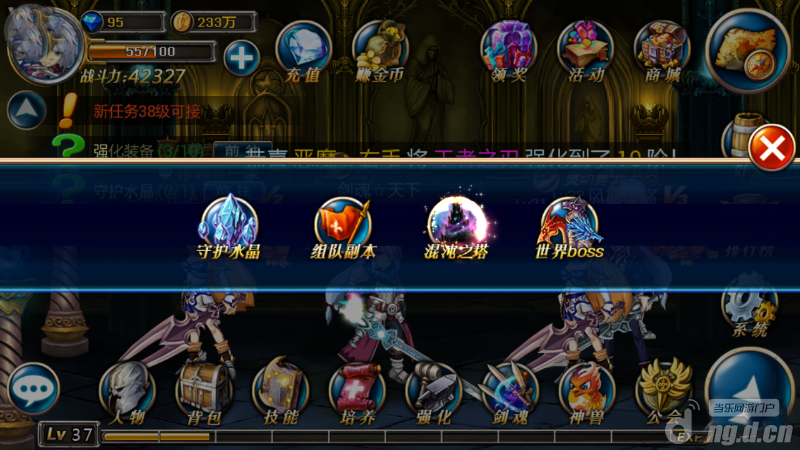Image resolution: width=800 pixels, height=450 pixels.
Task: Choose 世界boss world boss event
Action: [570, 224]
